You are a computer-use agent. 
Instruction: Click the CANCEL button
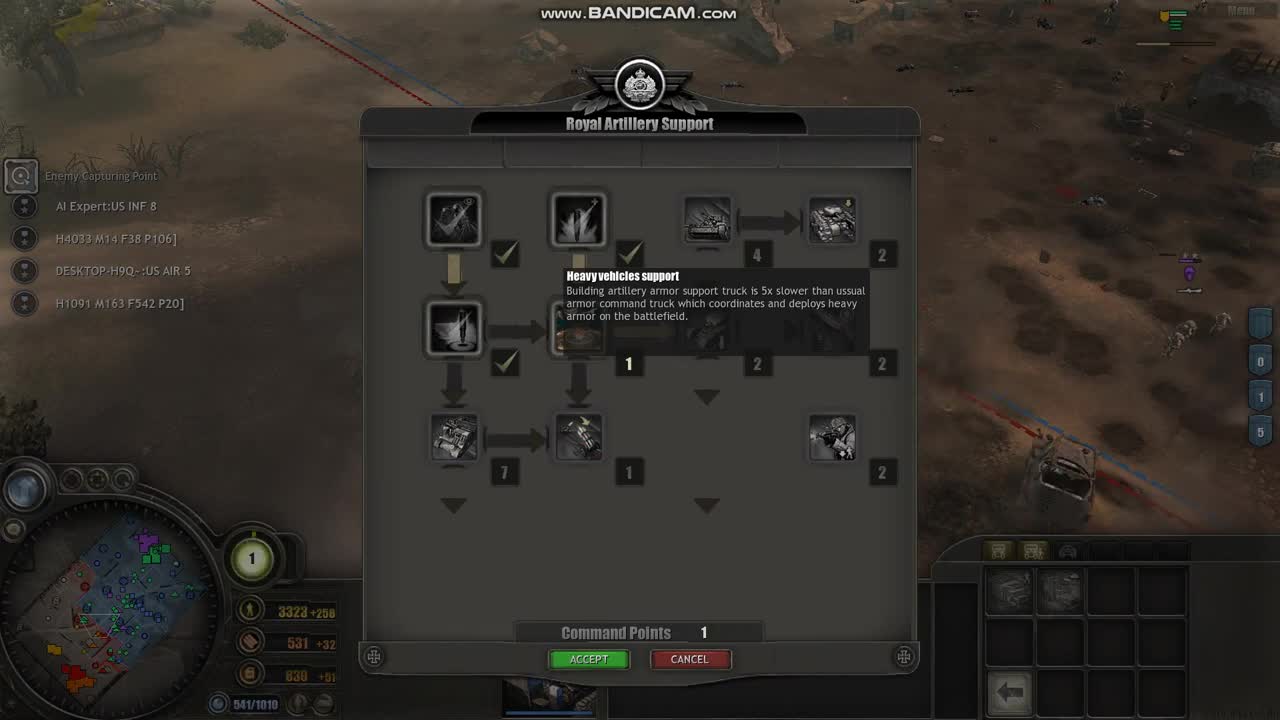690,659
